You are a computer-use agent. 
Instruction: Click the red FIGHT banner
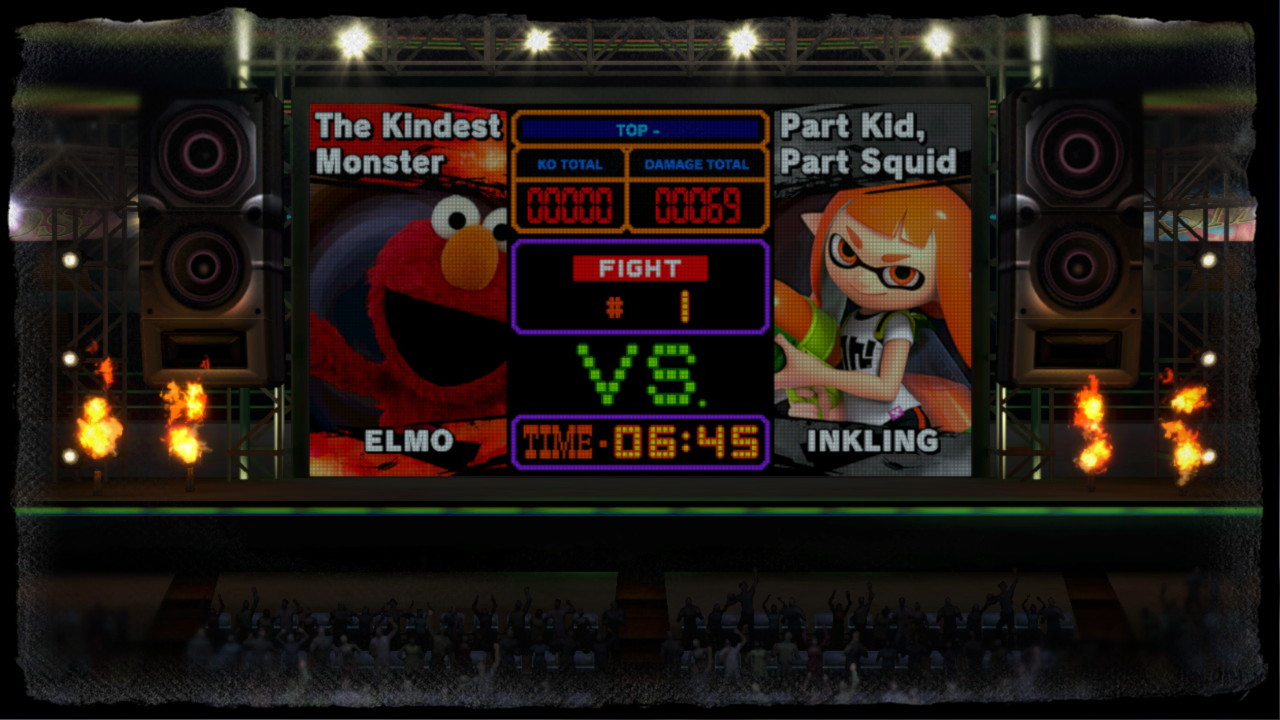(x=640, y=268)
